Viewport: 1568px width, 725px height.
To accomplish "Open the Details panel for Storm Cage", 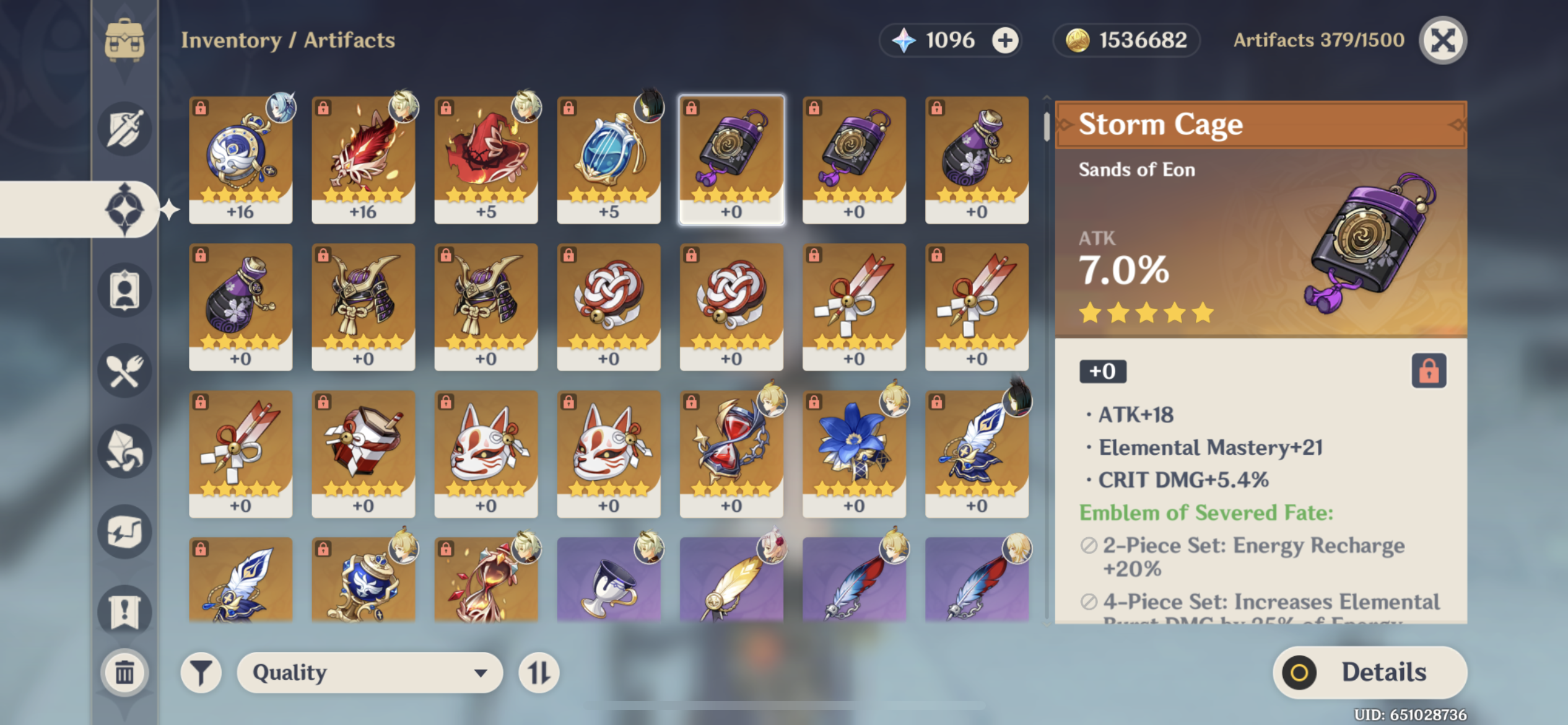I will coord(1369,672).
